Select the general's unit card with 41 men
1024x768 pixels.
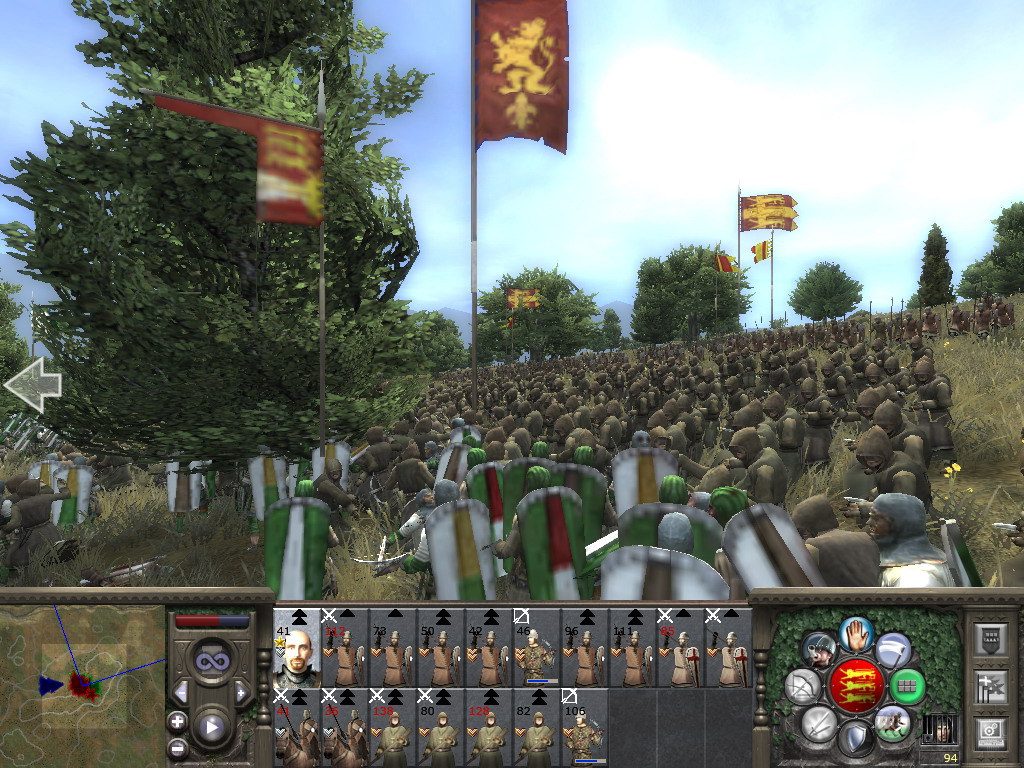pos(296,647)
